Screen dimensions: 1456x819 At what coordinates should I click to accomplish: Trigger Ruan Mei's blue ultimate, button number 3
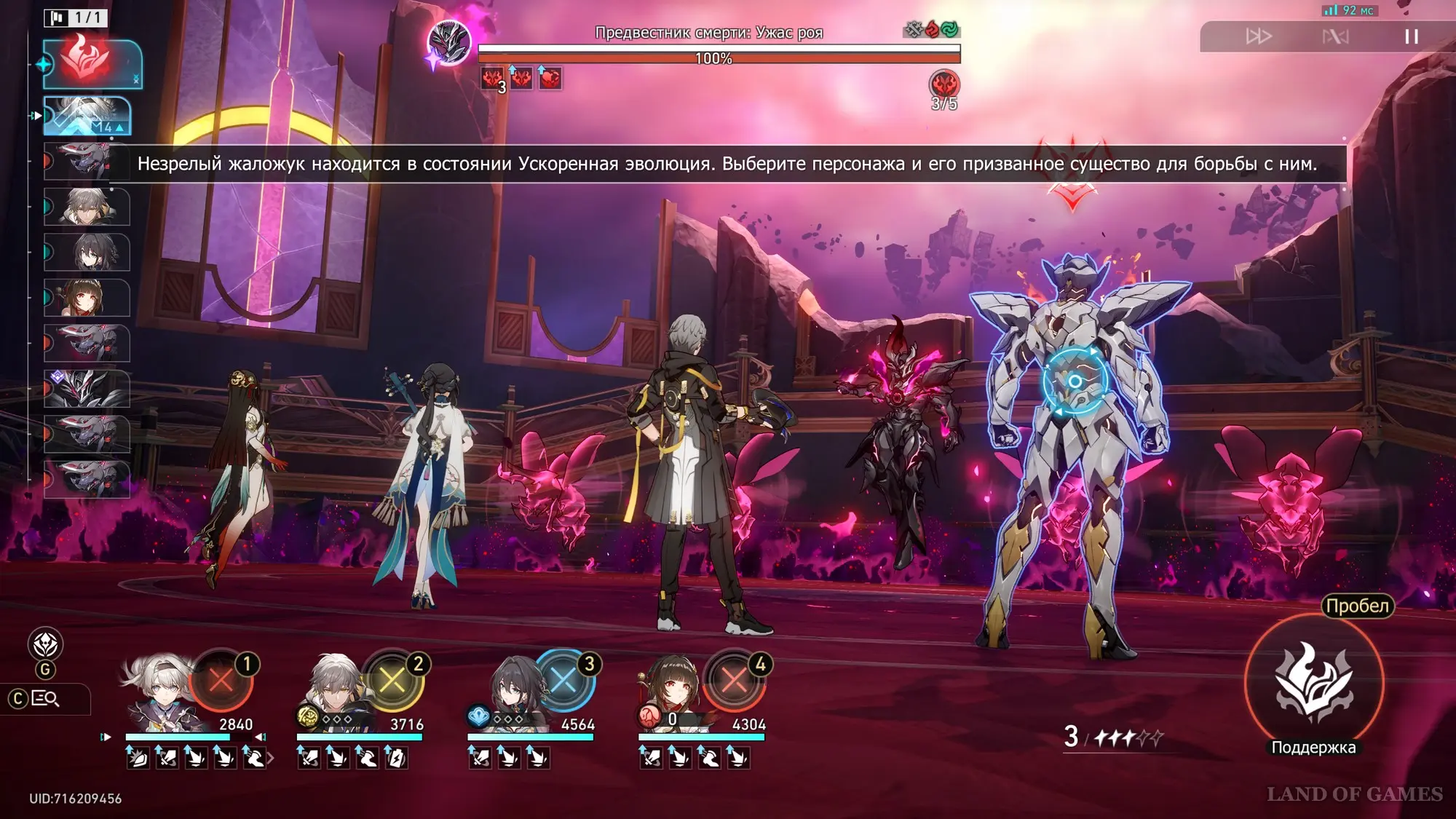563,681
